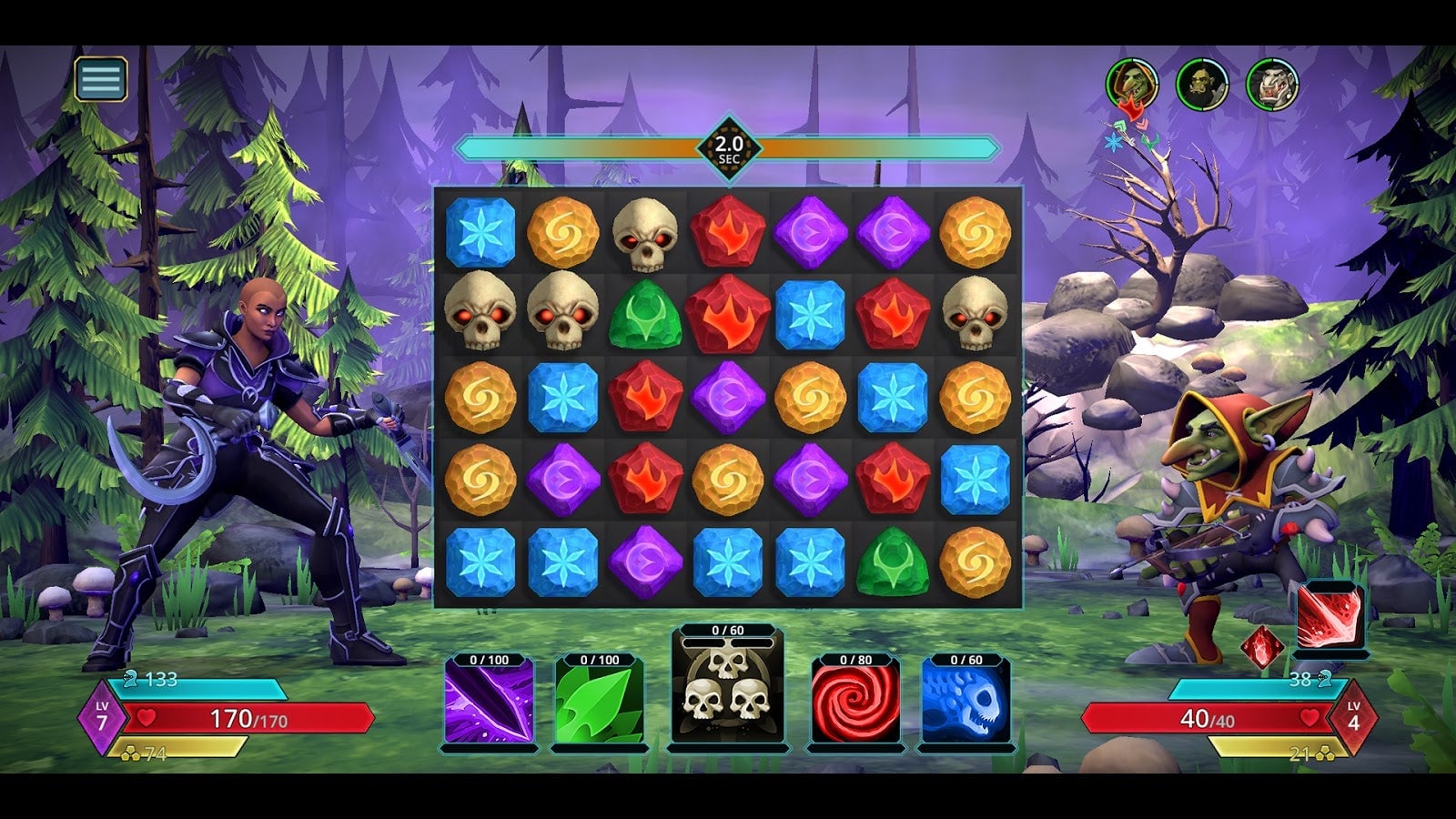Check the player's level 7 badge
Image resolution: width=1456 pixels, height=819 pixels.
coord(105,716)
